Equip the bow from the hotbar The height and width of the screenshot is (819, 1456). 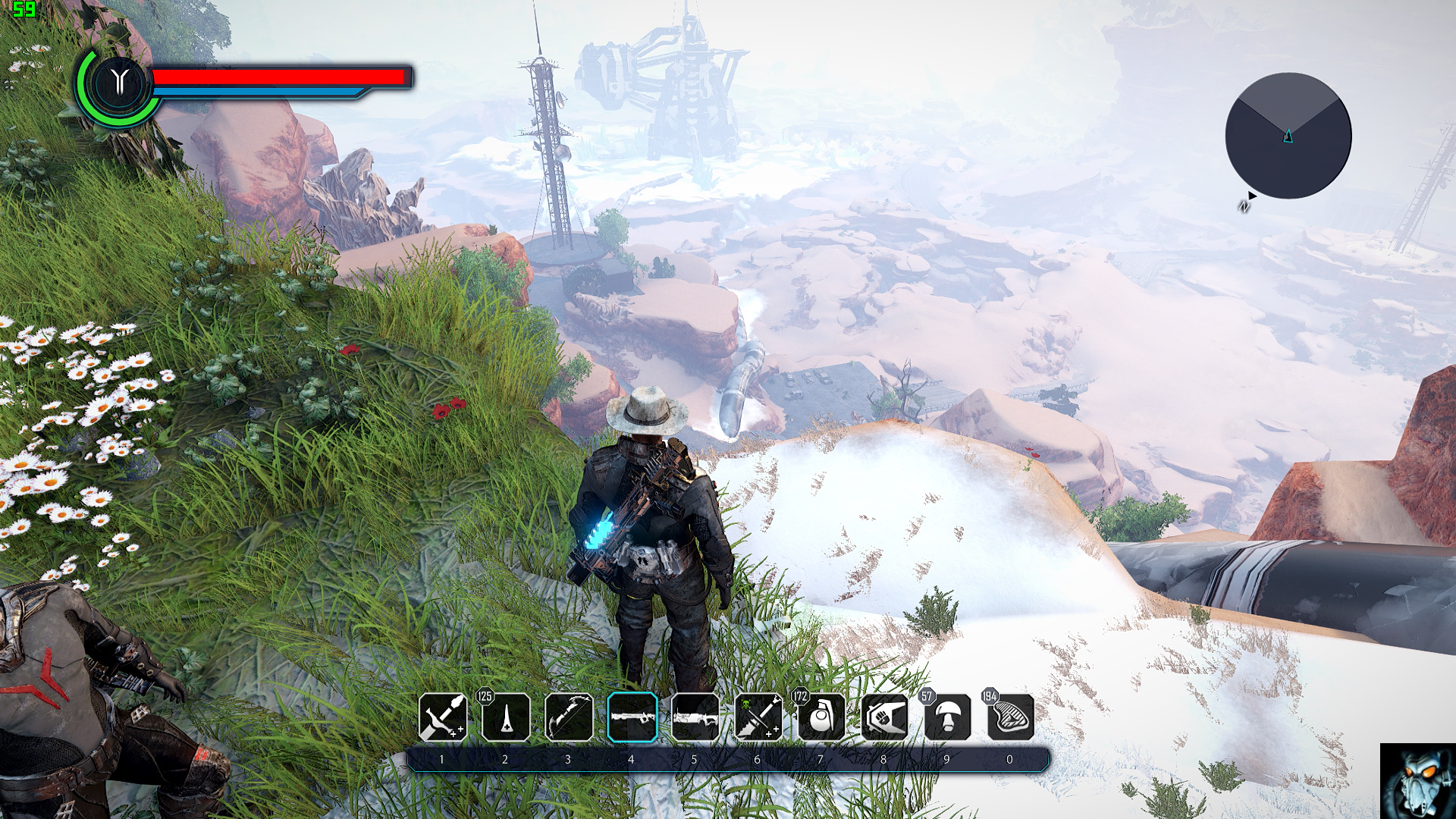click(569, 717)
